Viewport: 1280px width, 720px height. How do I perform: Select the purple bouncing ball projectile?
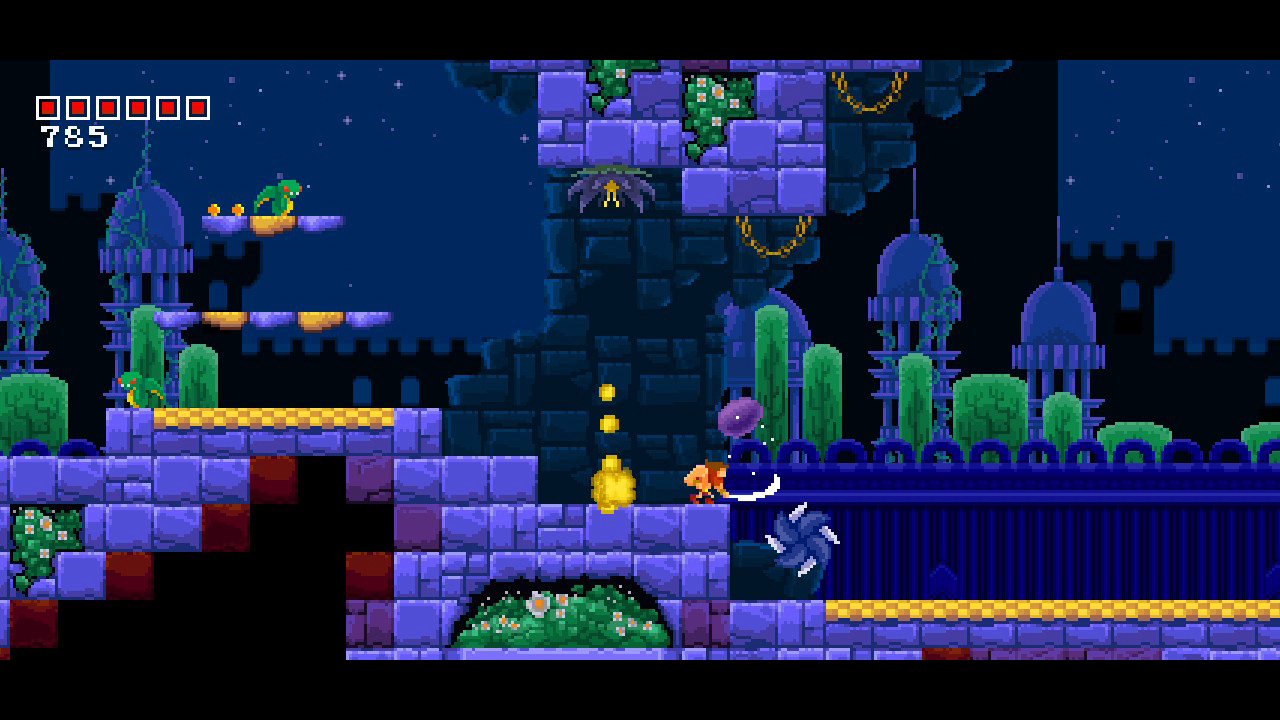click(x=738, y=415)
